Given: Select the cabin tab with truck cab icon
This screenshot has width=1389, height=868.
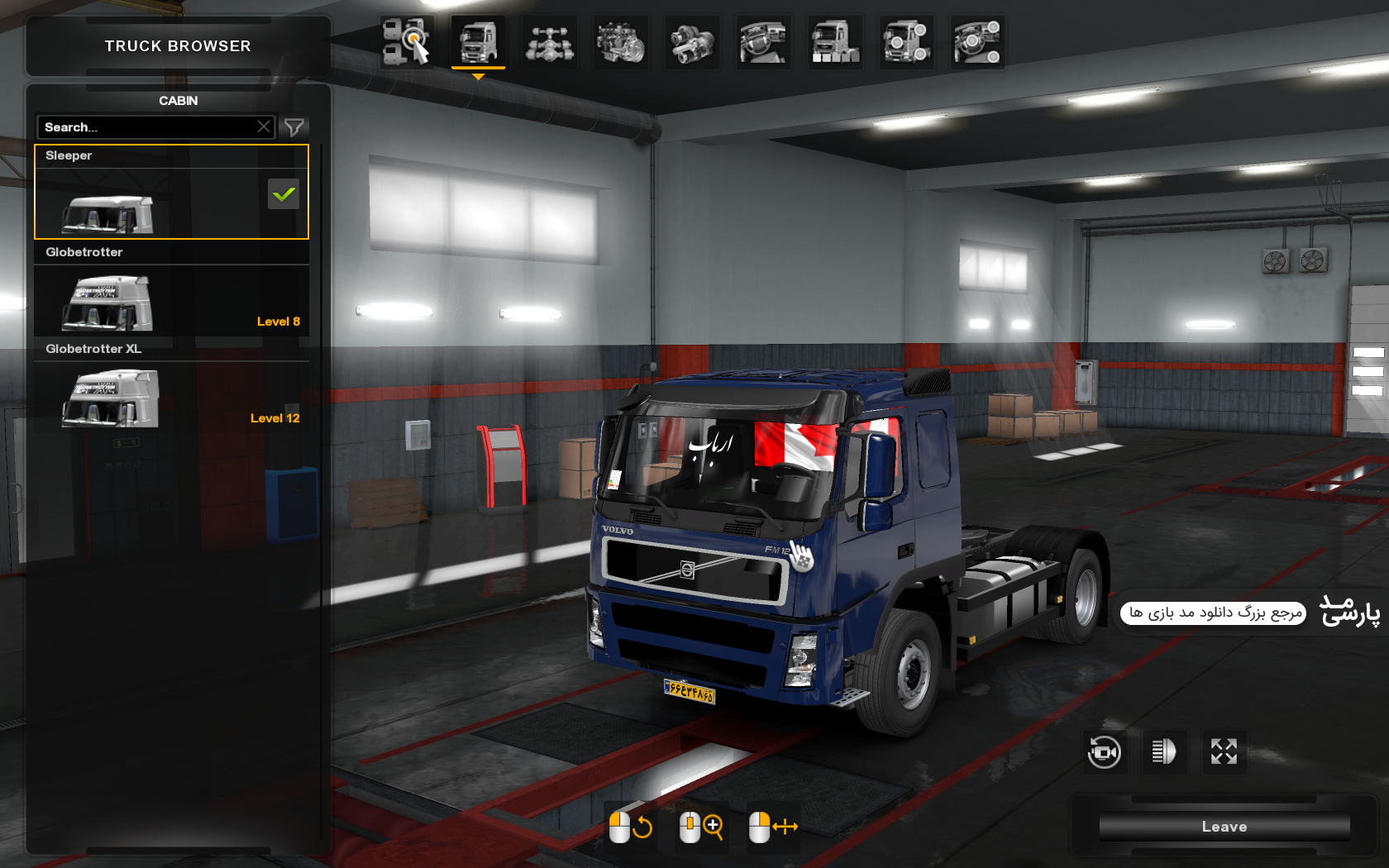Looking at the screenshot, I should pyautogui.click(x=478, y=41).
